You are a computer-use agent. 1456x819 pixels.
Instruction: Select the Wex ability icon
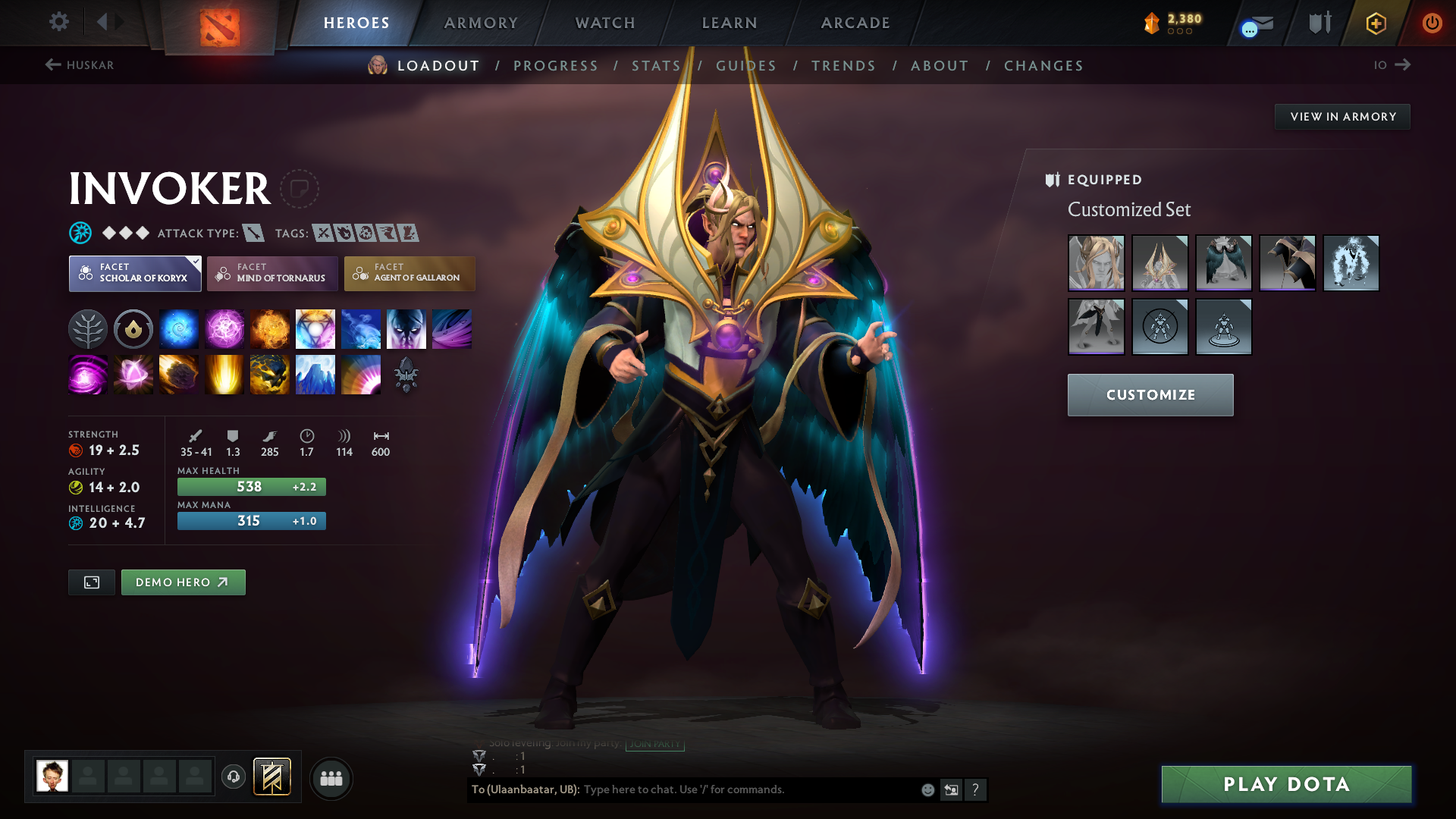pyautogui.click(x=224, y=328)
